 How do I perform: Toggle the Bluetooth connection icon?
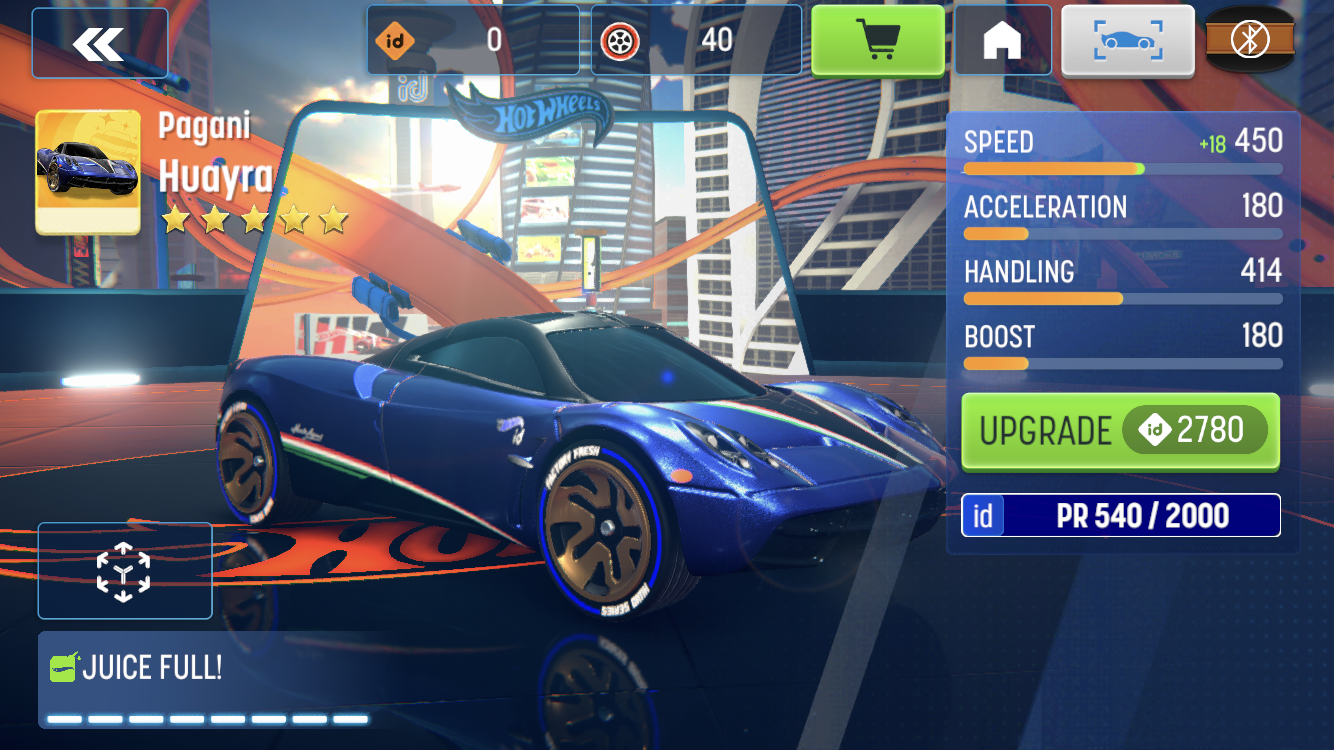[1249, 40]
